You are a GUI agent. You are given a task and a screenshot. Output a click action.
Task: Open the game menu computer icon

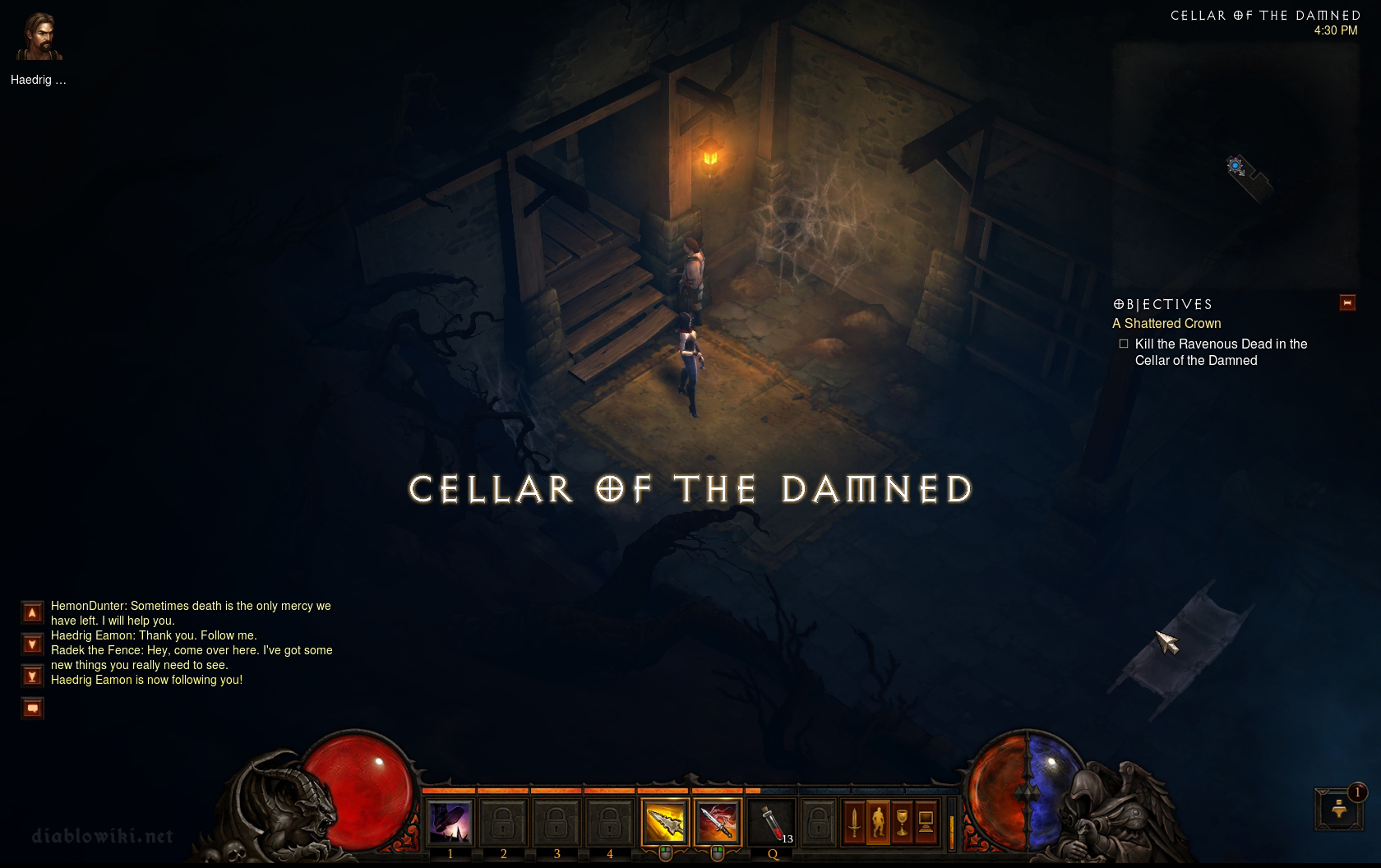pyautogui.click(x=926, y=822)
